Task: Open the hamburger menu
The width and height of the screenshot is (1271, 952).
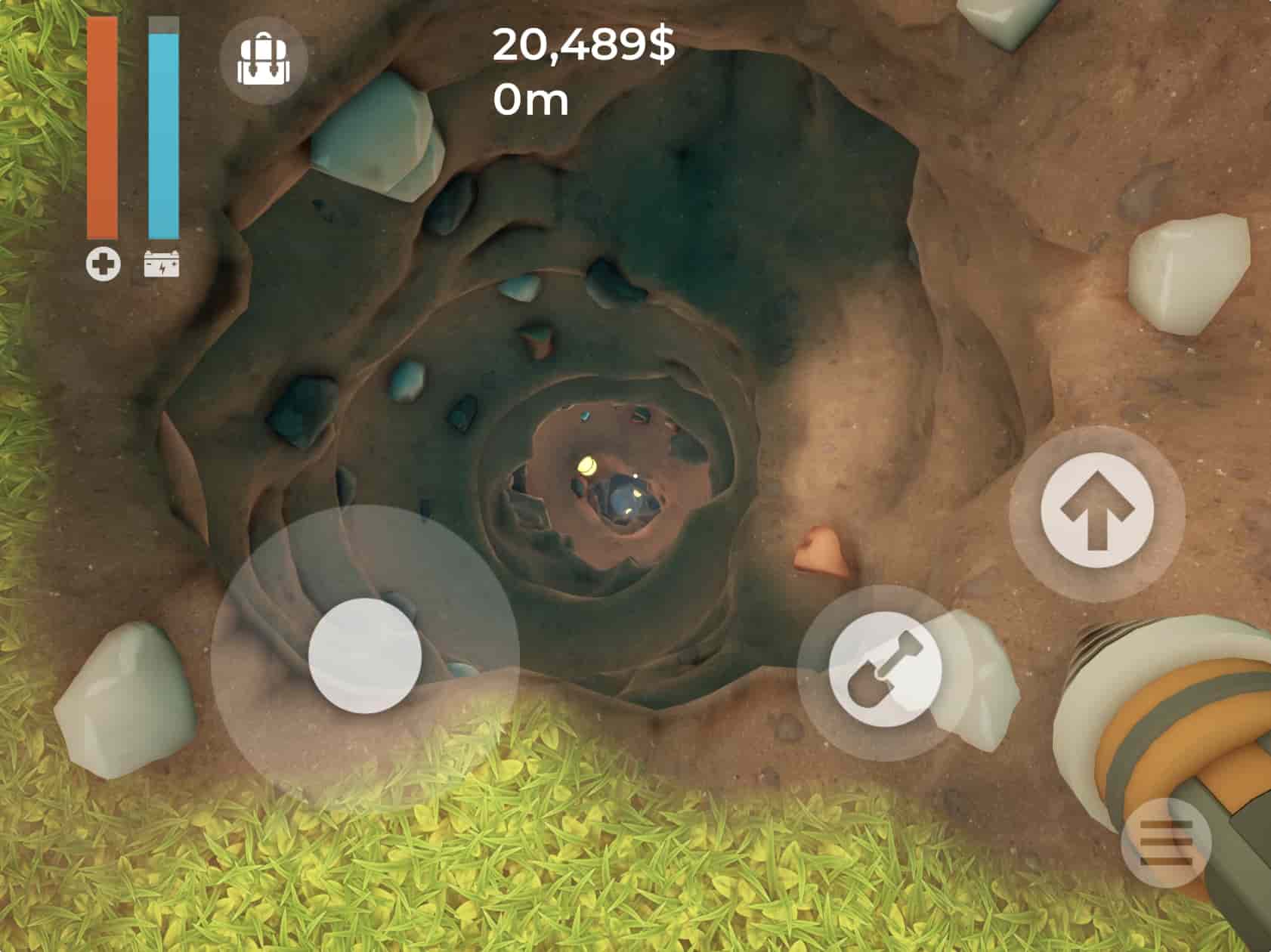Action: click(x=1165, y=841)
